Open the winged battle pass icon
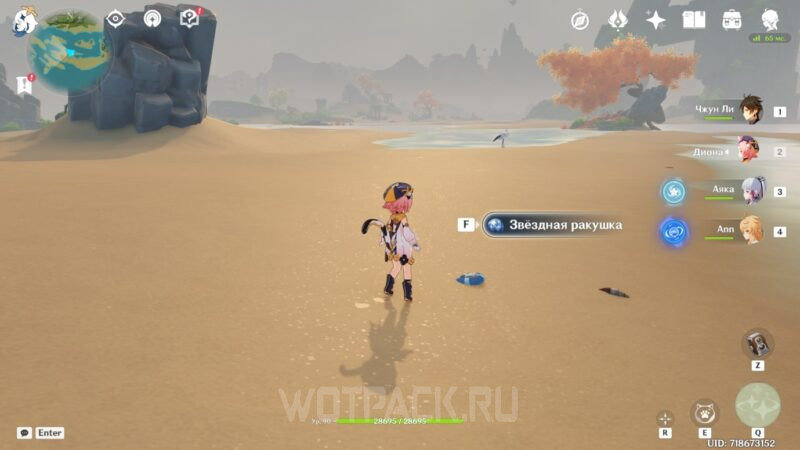 coord(618,20)
